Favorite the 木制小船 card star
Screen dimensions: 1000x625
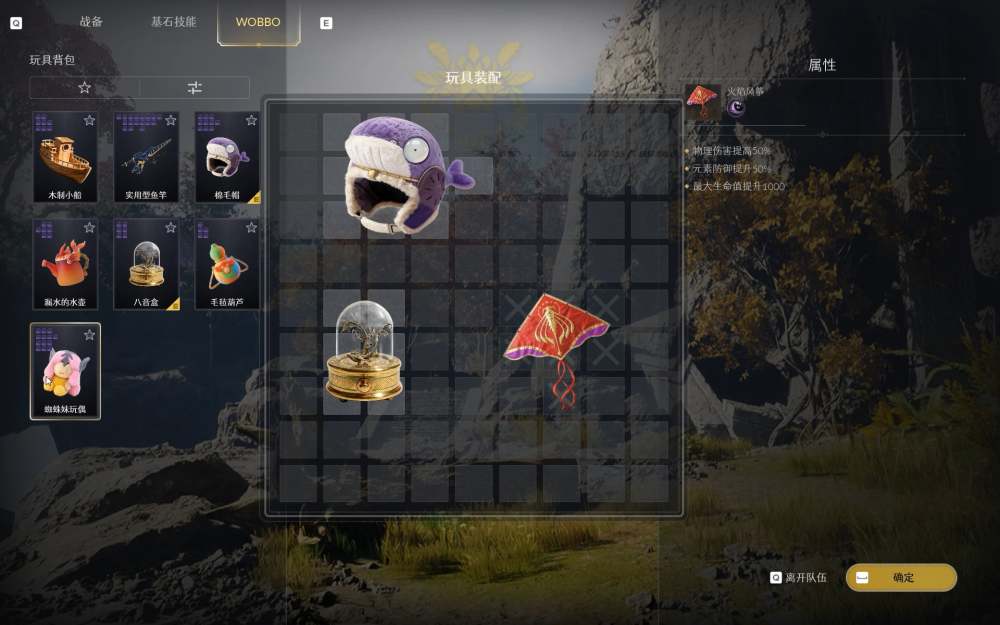point(89,120)
